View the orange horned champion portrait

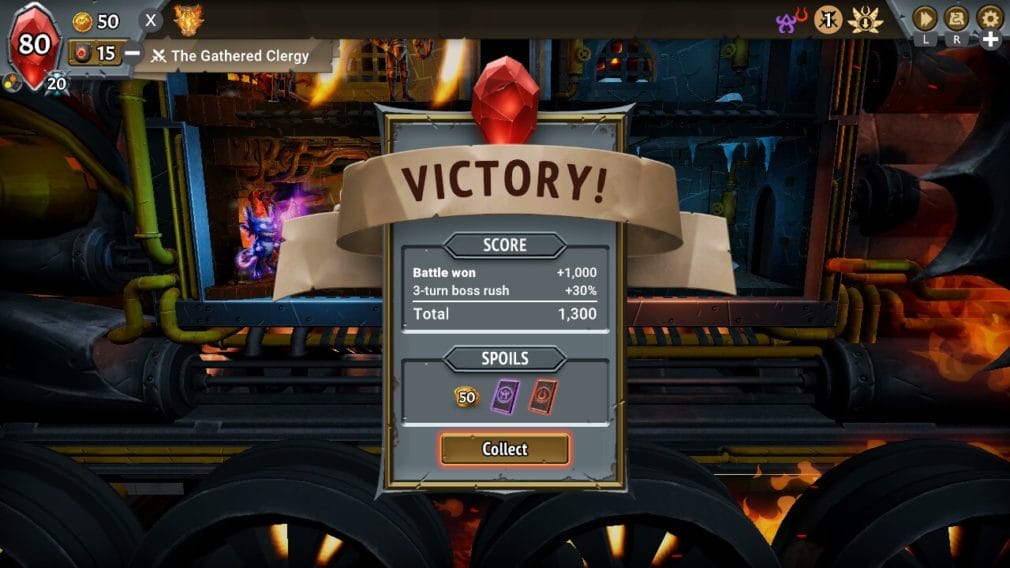187,19
